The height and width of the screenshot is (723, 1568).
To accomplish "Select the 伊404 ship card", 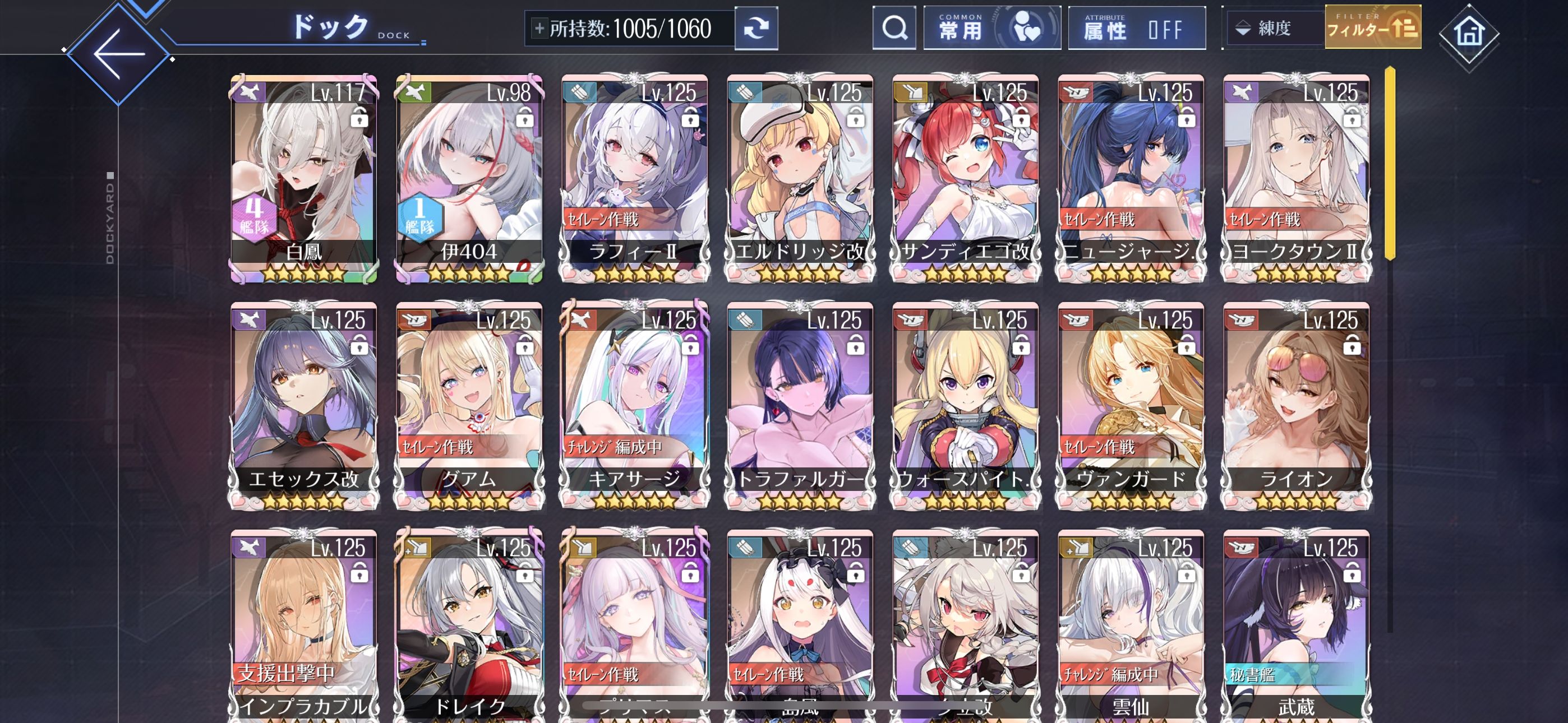I will (x=469, y=178).
